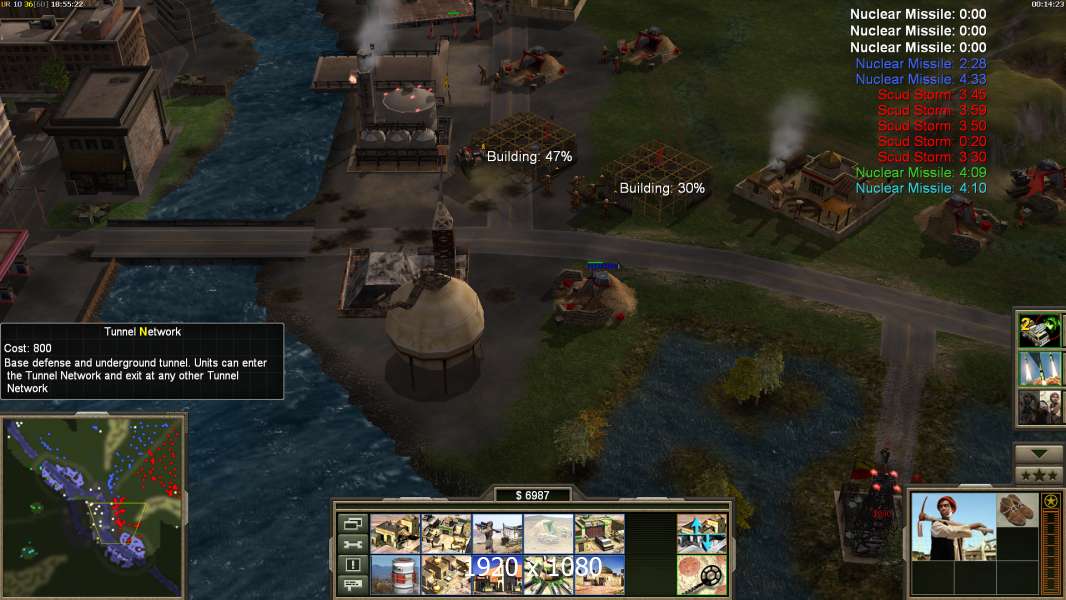
Task: Click the overlapping rectangles button on command bar
Action: 352,523
